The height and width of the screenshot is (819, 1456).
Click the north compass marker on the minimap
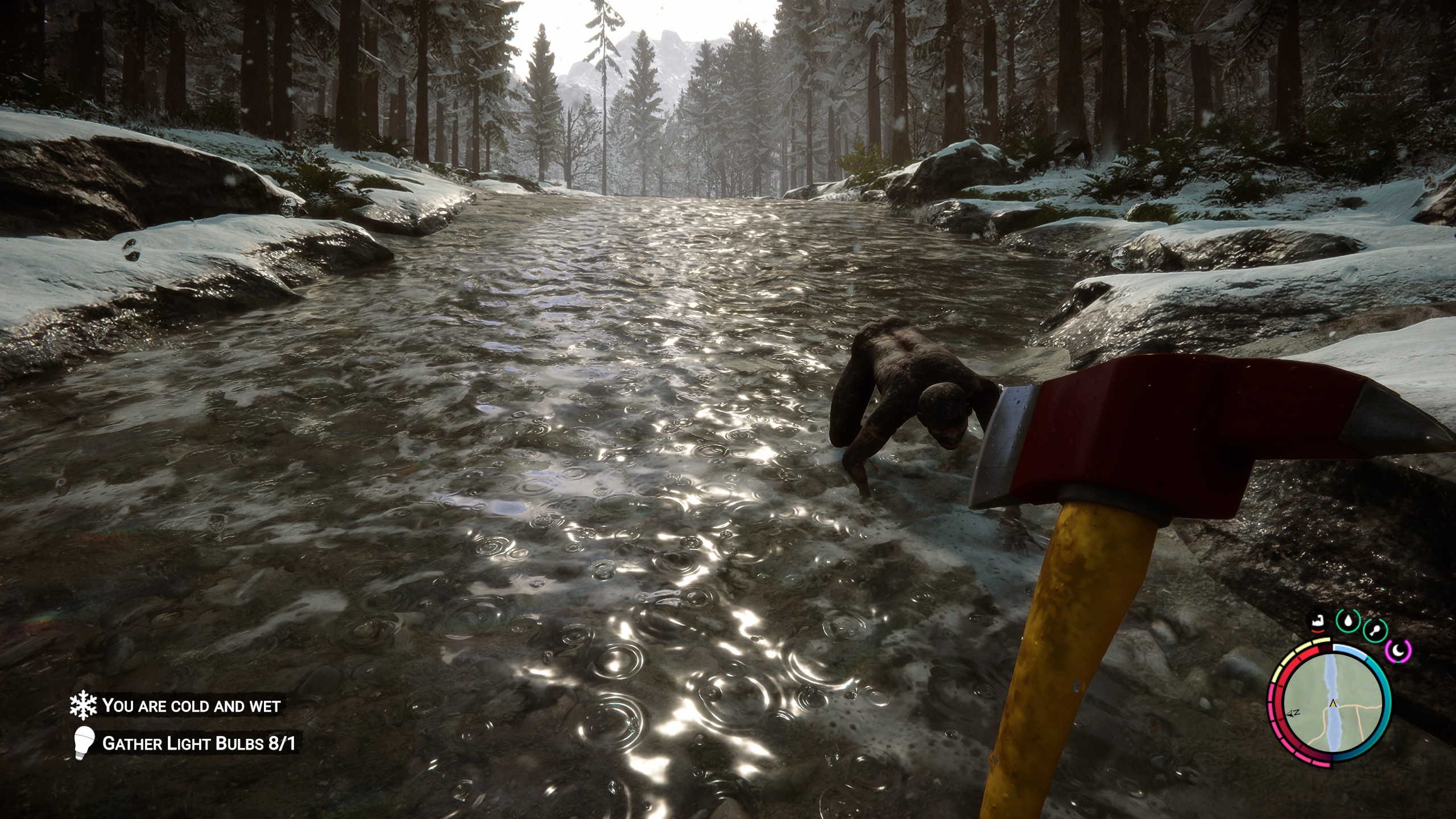pyautogui.click(x=1293, y=714)
